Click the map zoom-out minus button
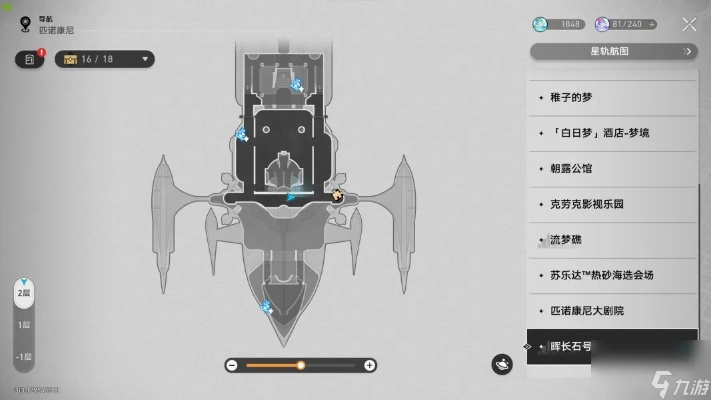This screenshot has height=400, width=711. [x=232, y=365]
